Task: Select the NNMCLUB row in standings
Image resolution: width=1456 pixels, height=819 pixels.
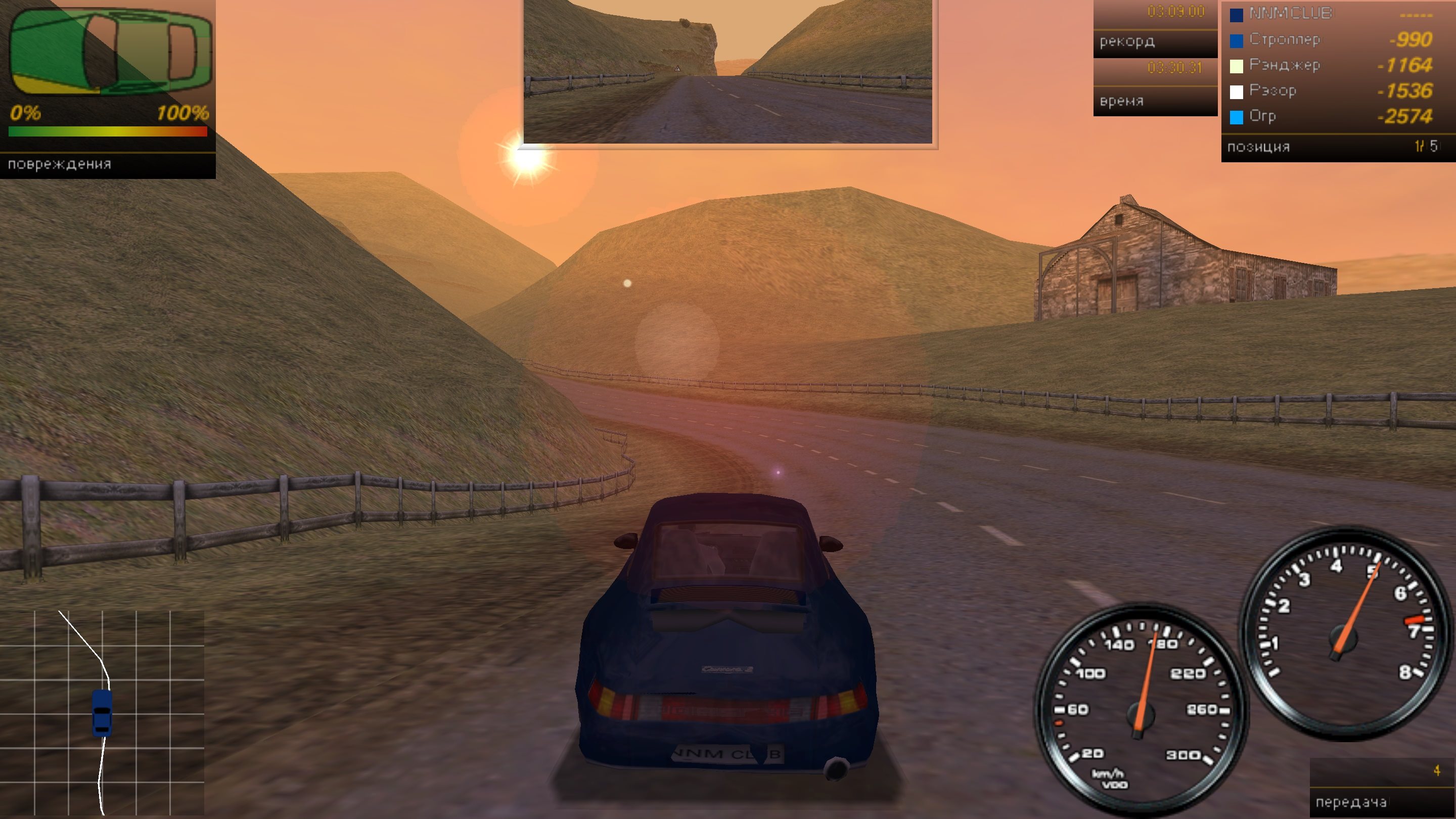Action: point(1331,14)
